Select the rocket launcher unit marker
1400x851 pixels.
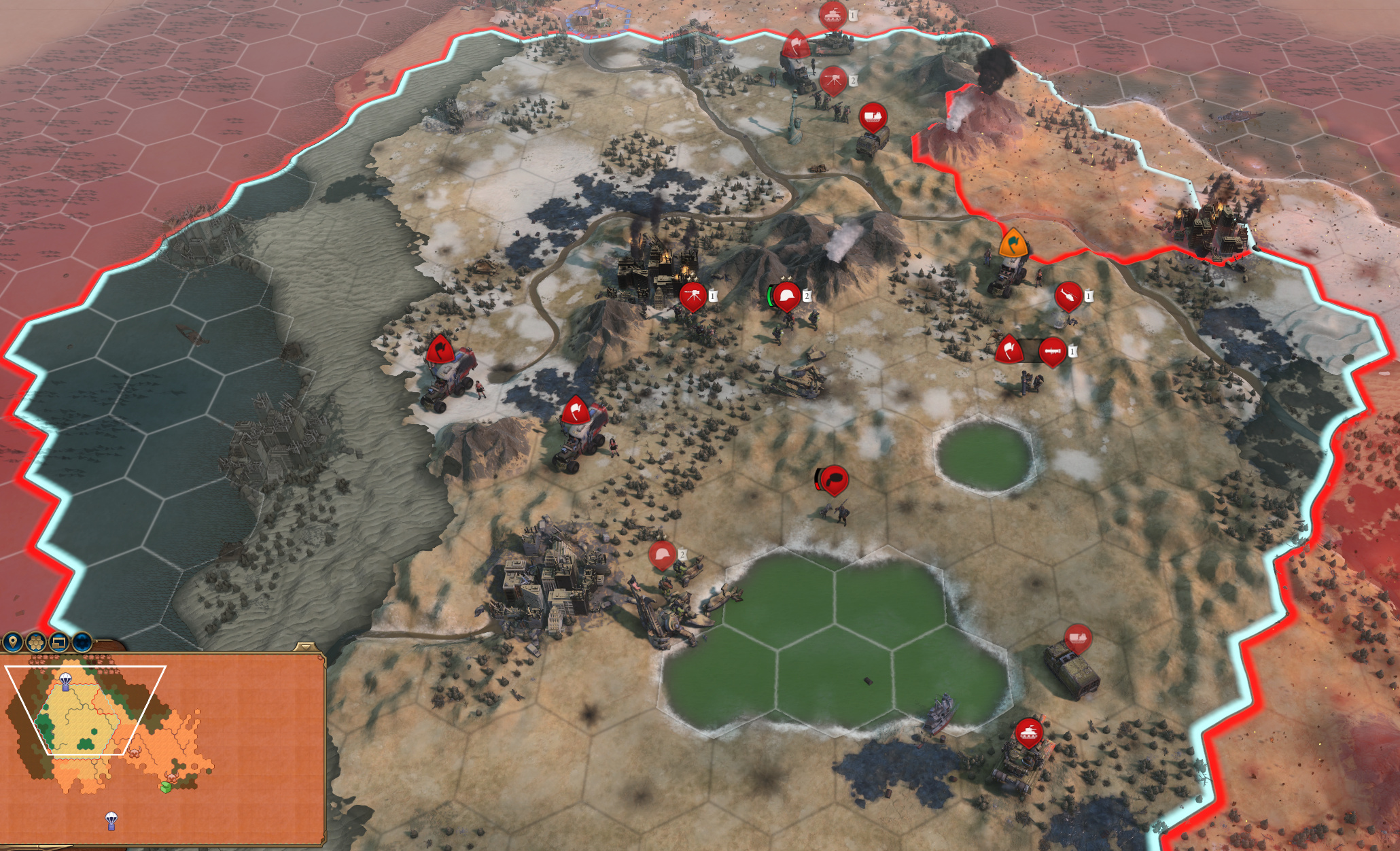pyautogui.click(x=1052, y=351)
